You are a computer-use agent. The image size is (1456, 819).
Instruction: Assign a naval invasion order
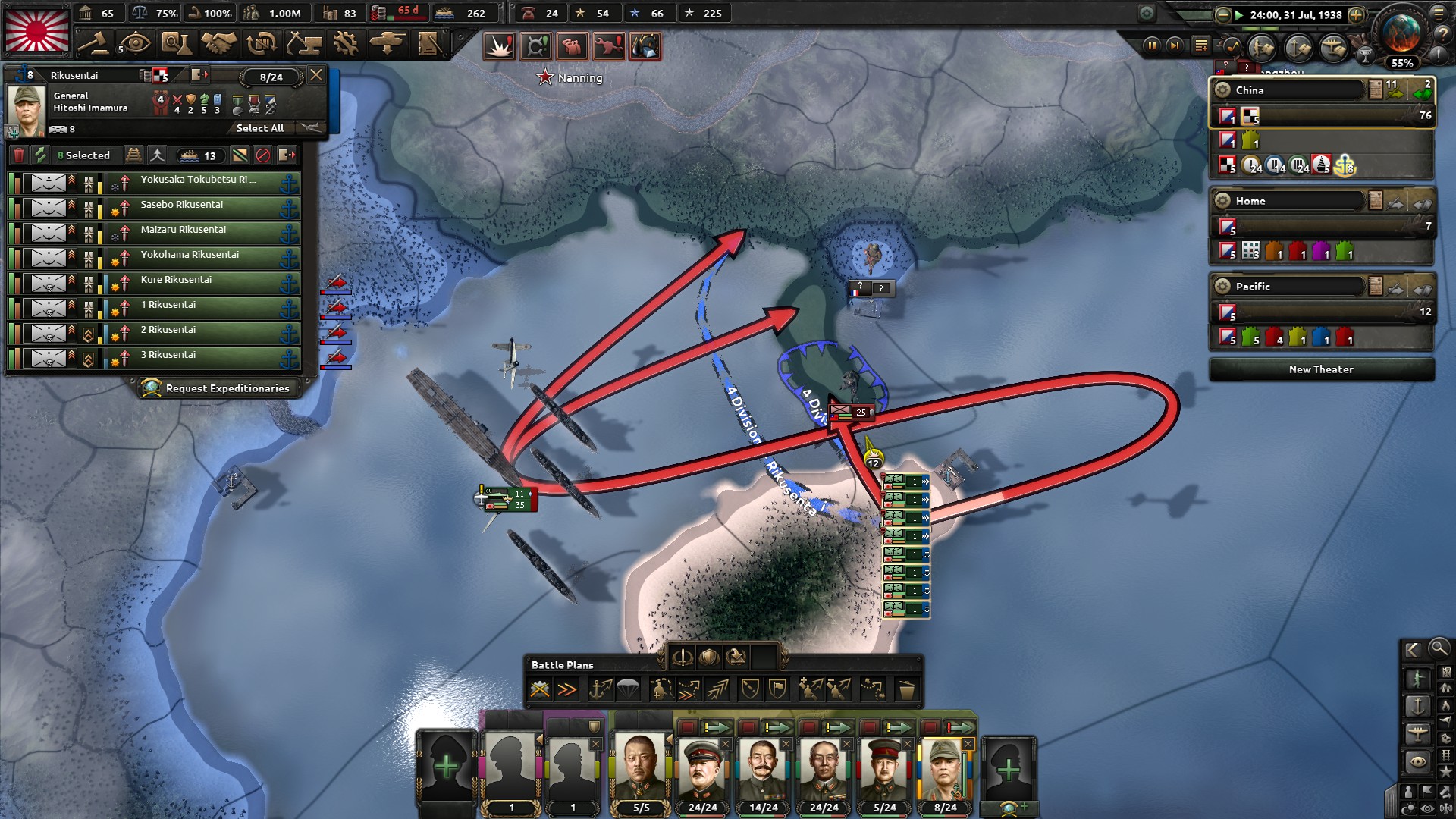point(598,690)
